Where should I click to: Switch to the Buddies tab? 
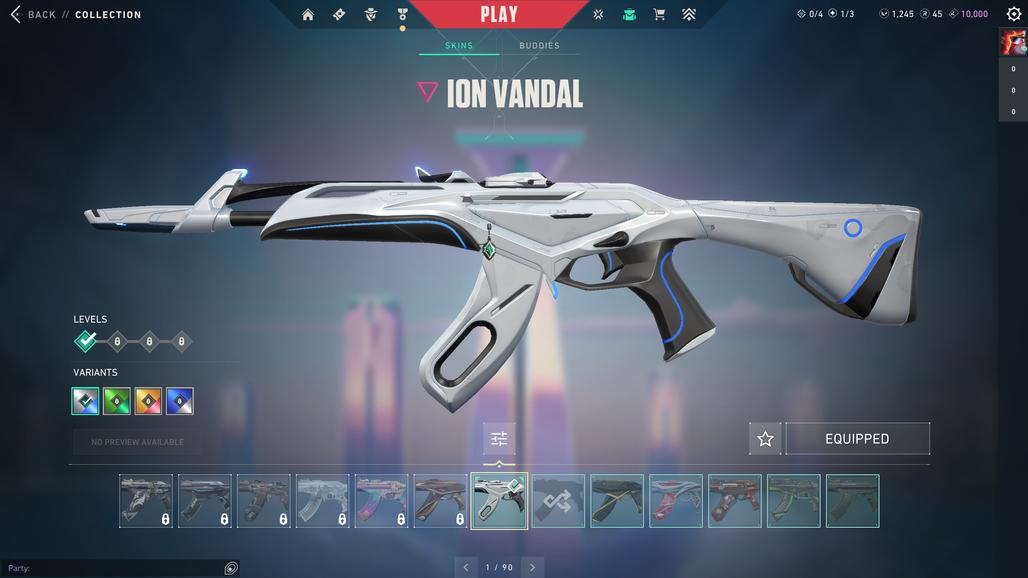point(539,46)
